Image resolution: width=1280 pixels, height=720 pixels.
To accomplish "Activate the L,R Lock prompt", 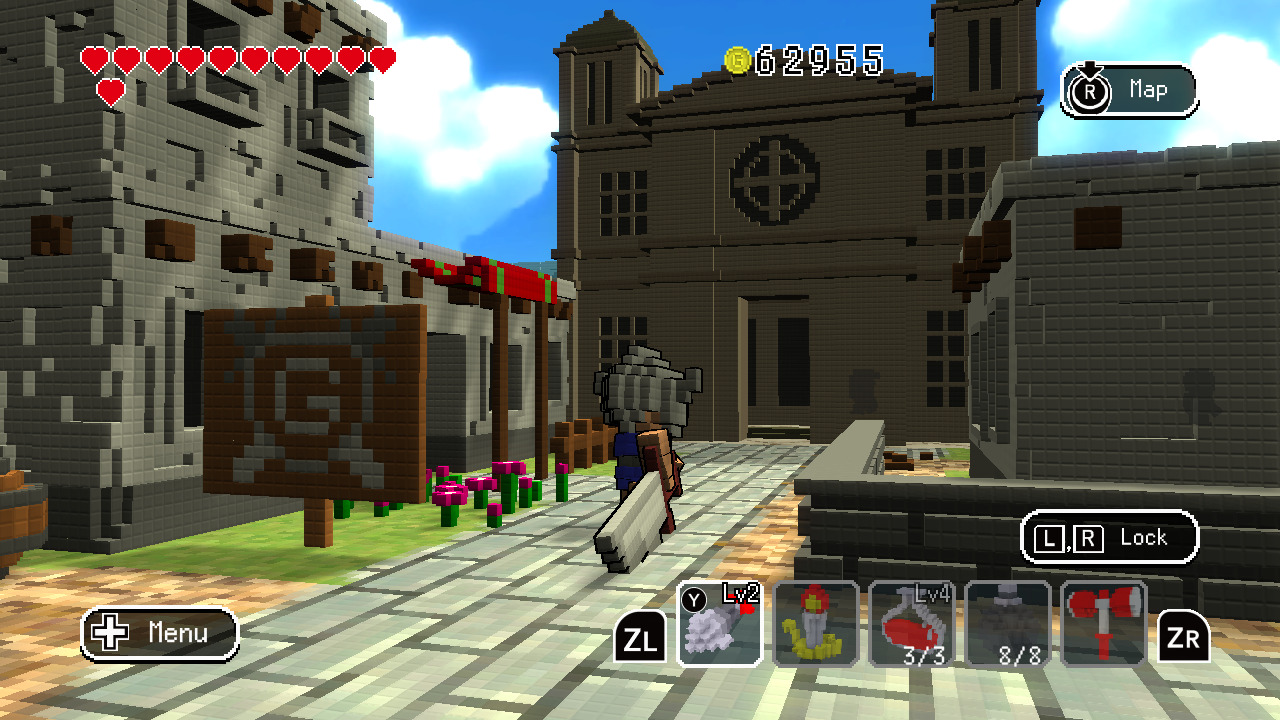I will 1108,537.
